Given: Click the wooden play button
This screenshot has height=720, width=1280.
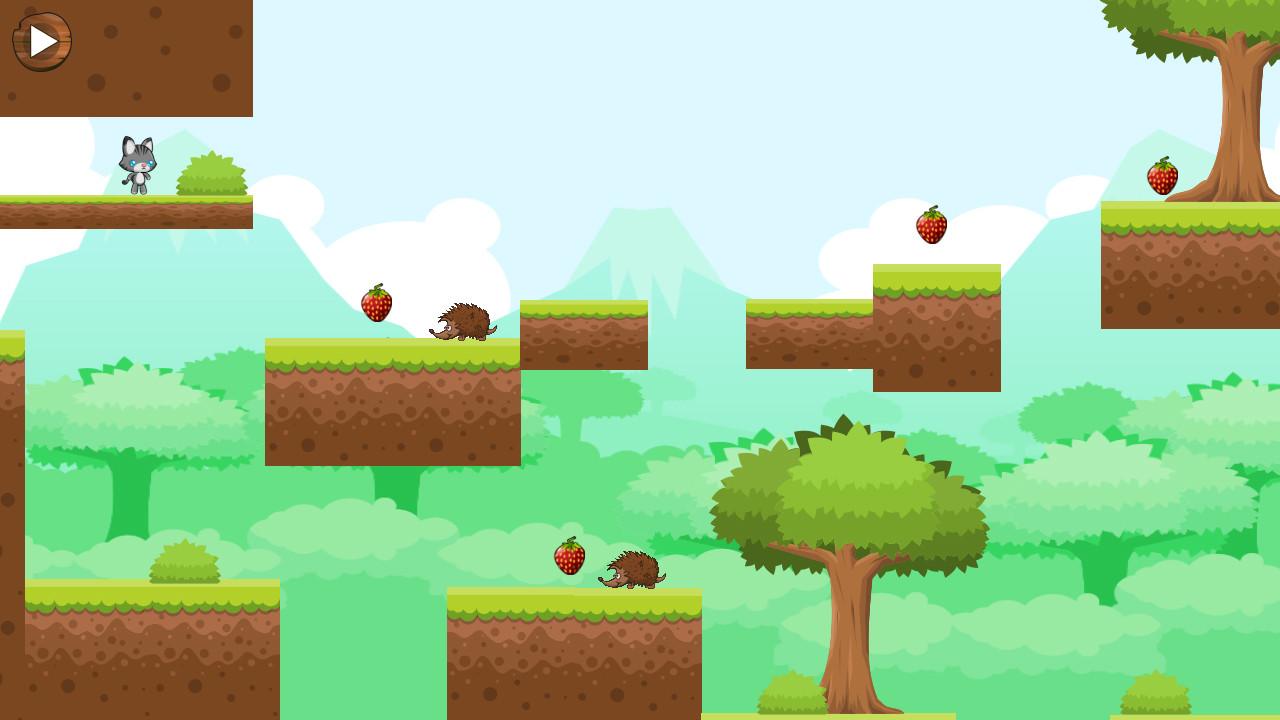Looking at the screenshot, I should pos(40,40).
